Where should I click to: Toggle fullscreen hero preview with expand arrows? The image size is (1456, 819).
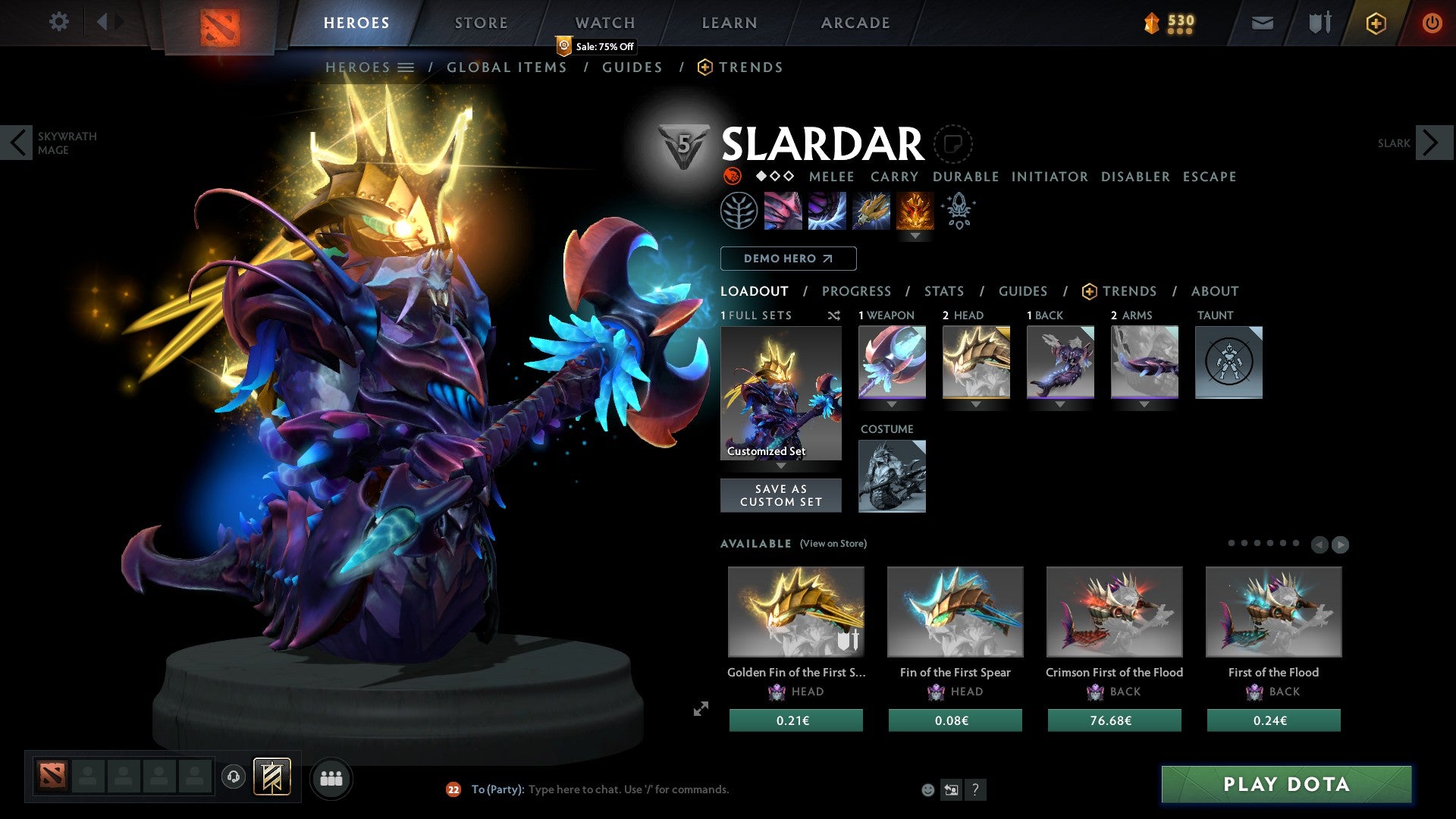[701, 710]
